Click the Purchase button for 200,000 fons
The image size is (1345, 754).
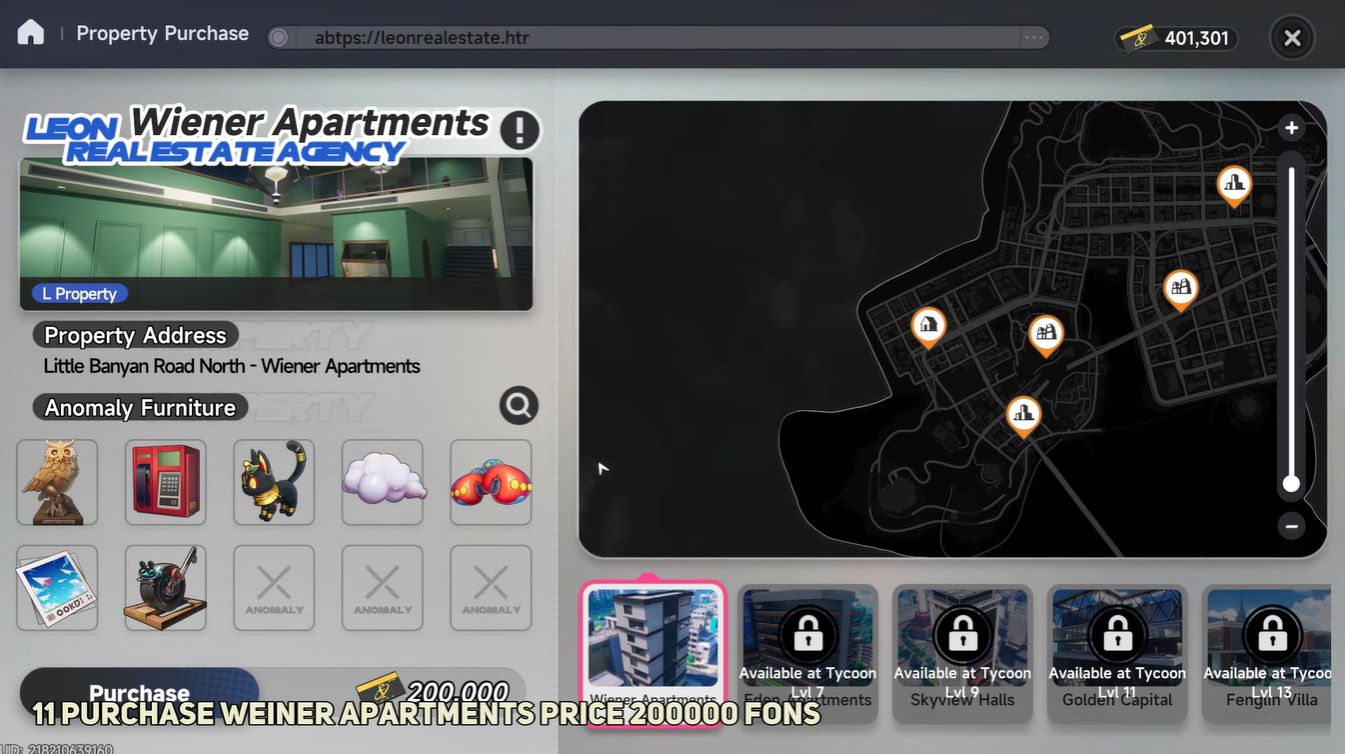(139, 691)
